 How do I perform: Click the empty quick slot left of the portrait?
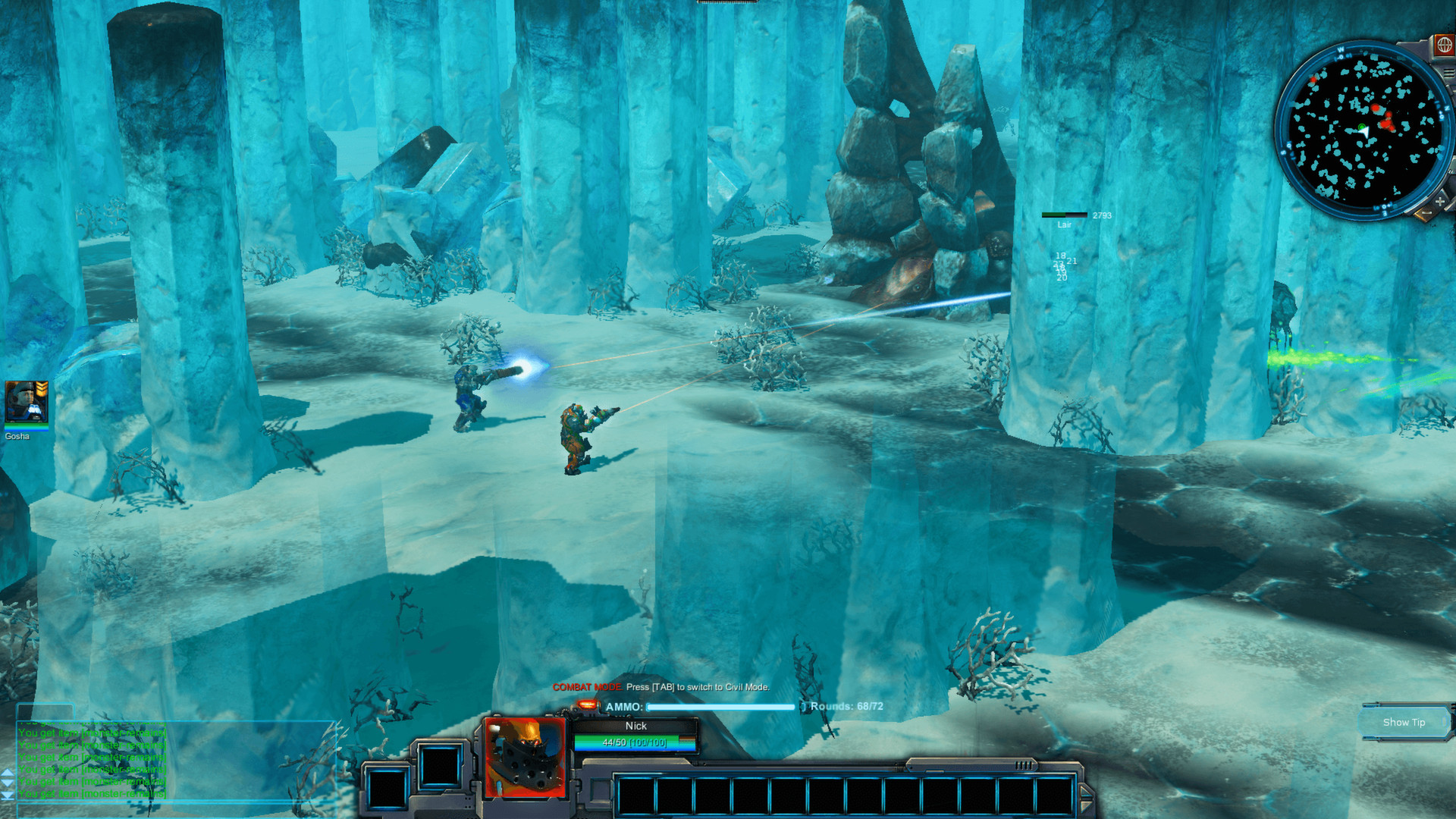point(441,767)
